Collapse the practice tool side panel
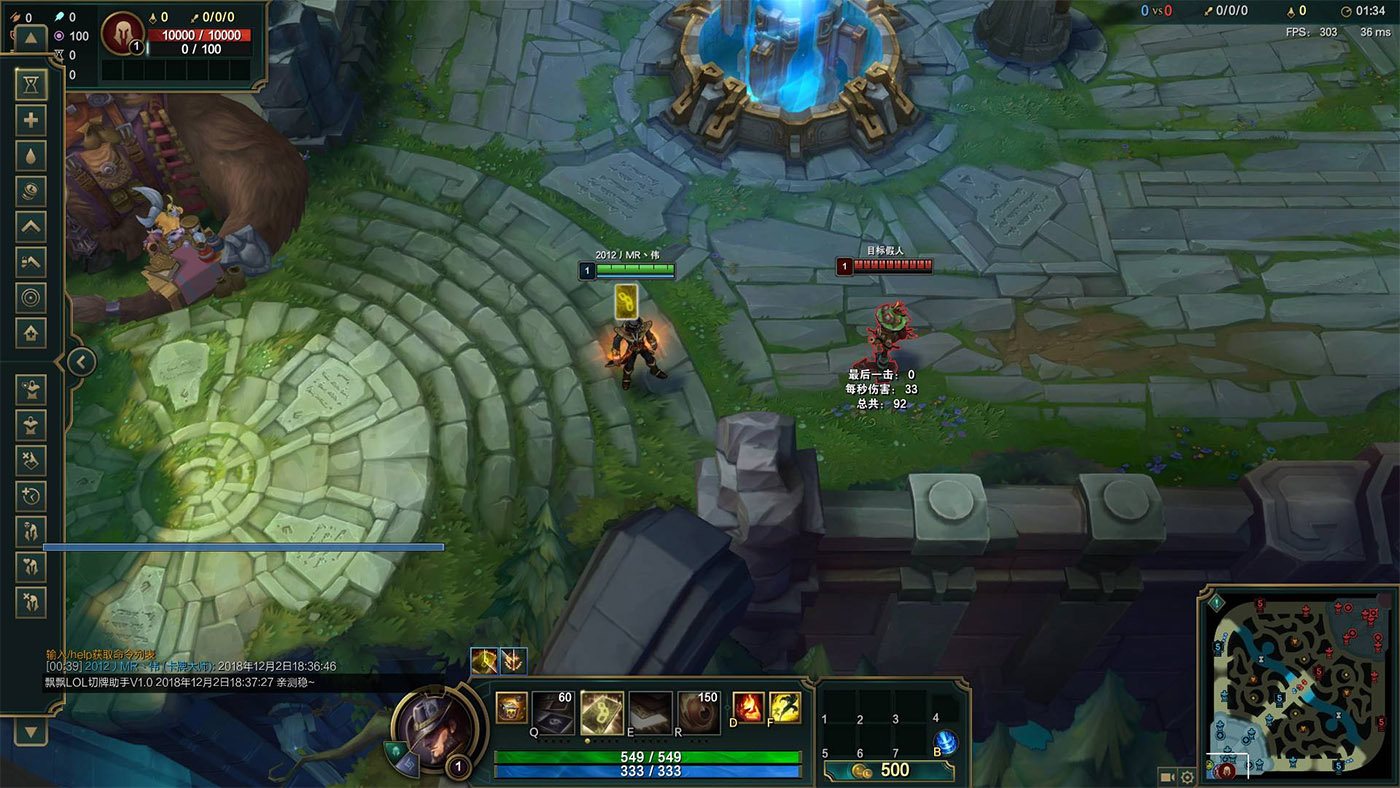Image resolution: width=1400 pixels, height=788 pixels. pos(81,361)
